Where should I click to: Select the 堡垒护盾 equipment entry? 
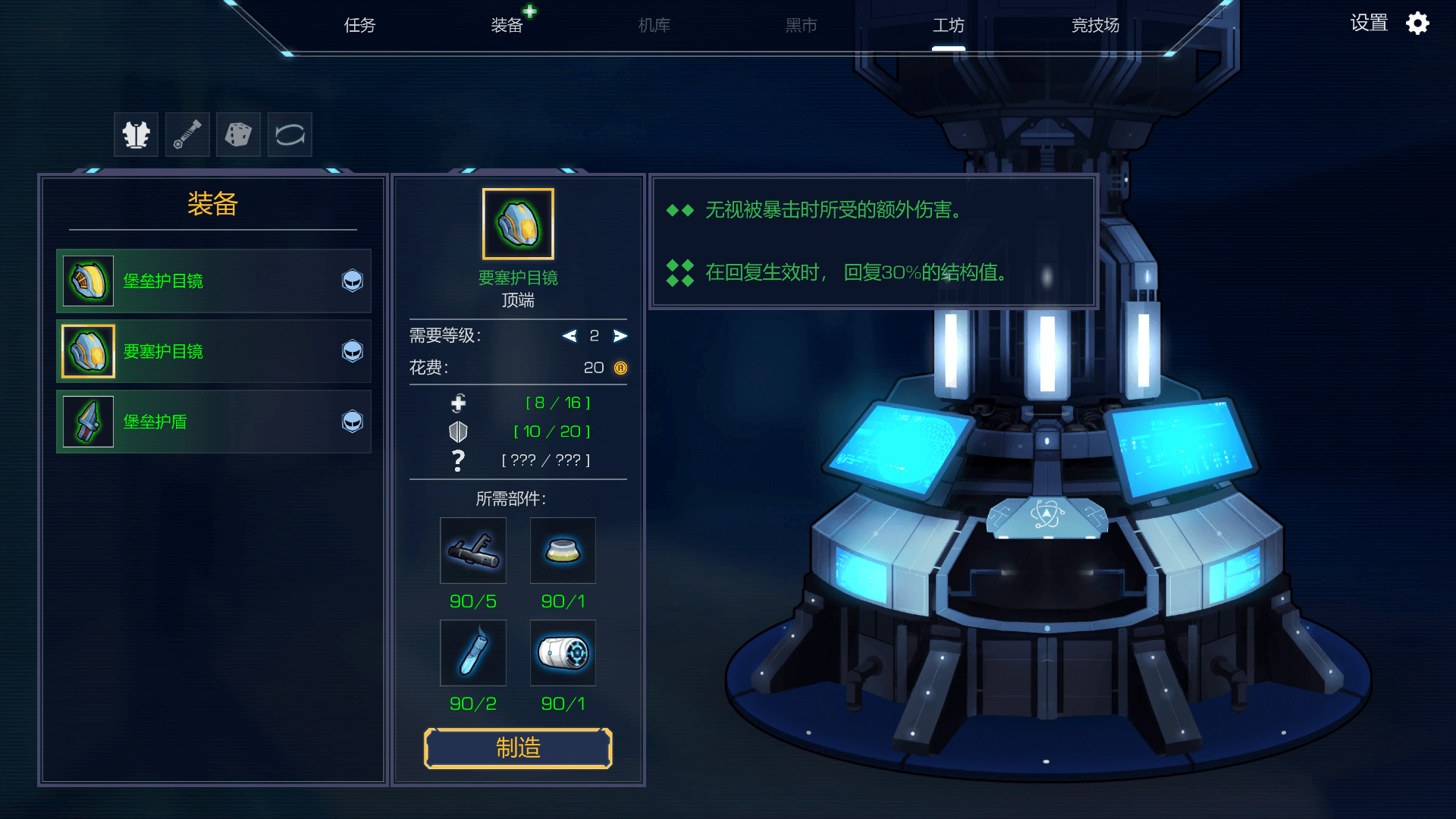[x=214, y=422]
